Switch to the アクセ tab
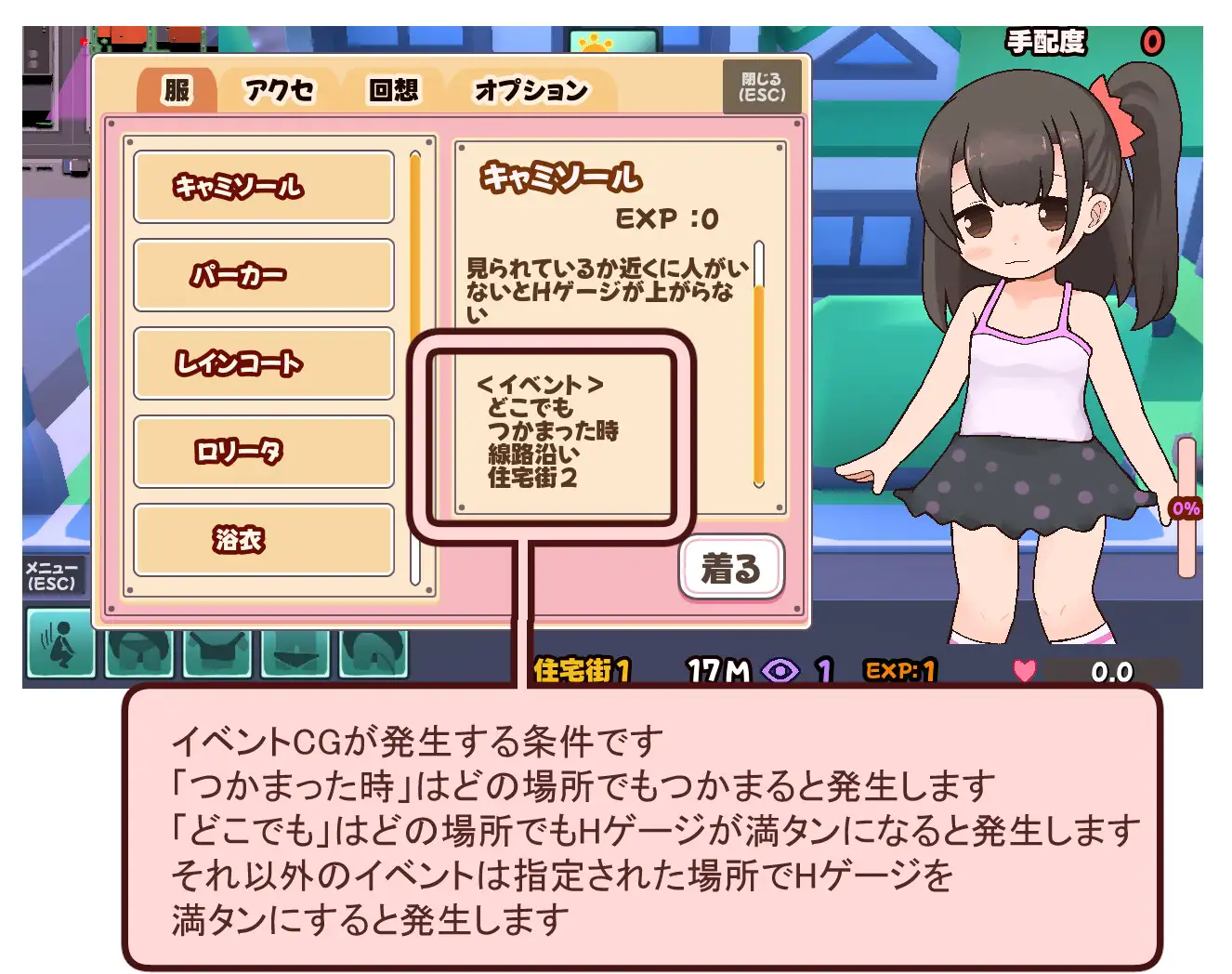The image size is (1232, 974). point(279,90)
